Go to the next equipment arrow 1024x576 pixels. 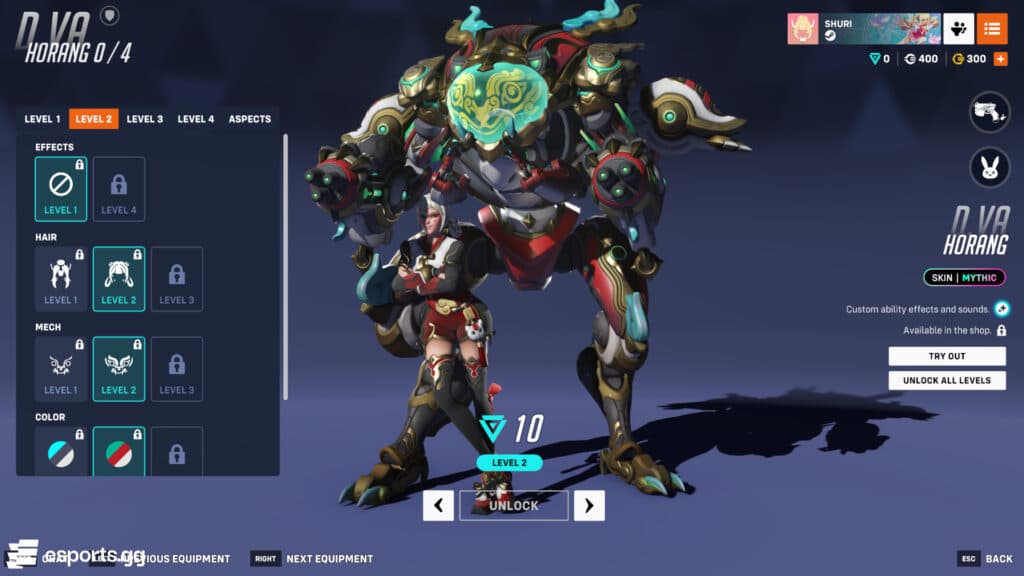589,506
